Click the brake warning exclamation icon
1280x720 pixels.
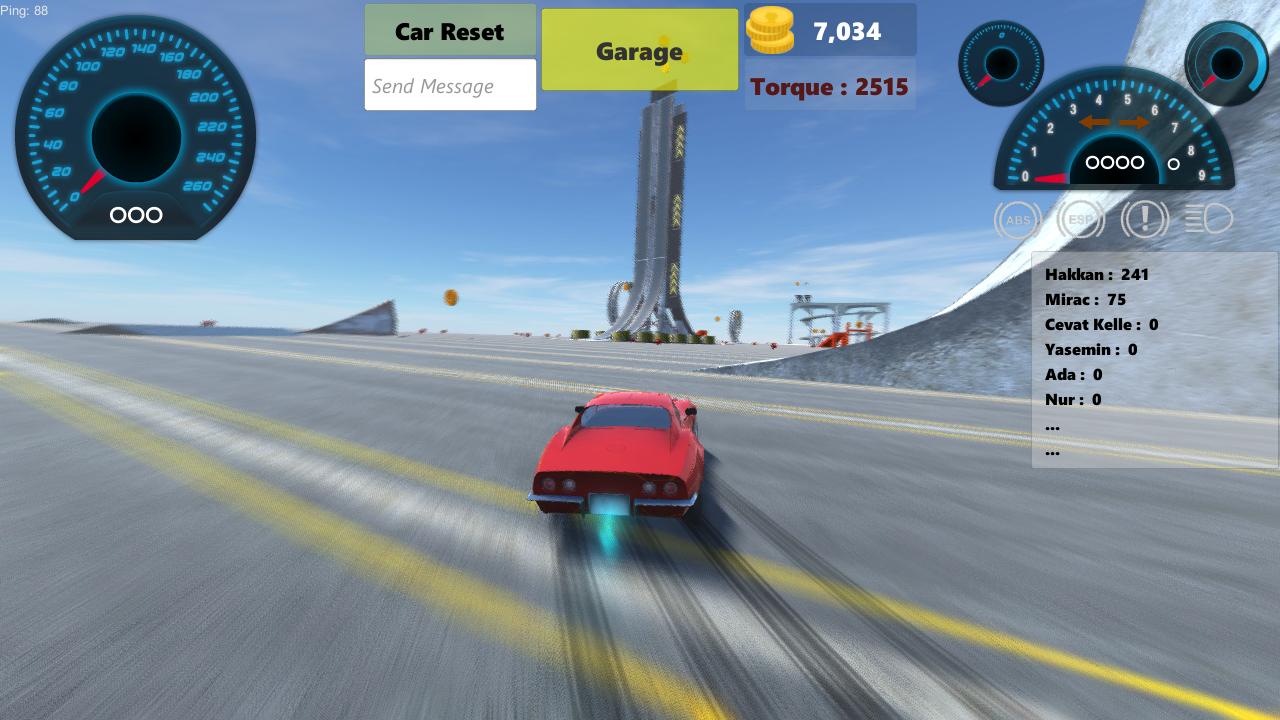[x=1145, y=219]
